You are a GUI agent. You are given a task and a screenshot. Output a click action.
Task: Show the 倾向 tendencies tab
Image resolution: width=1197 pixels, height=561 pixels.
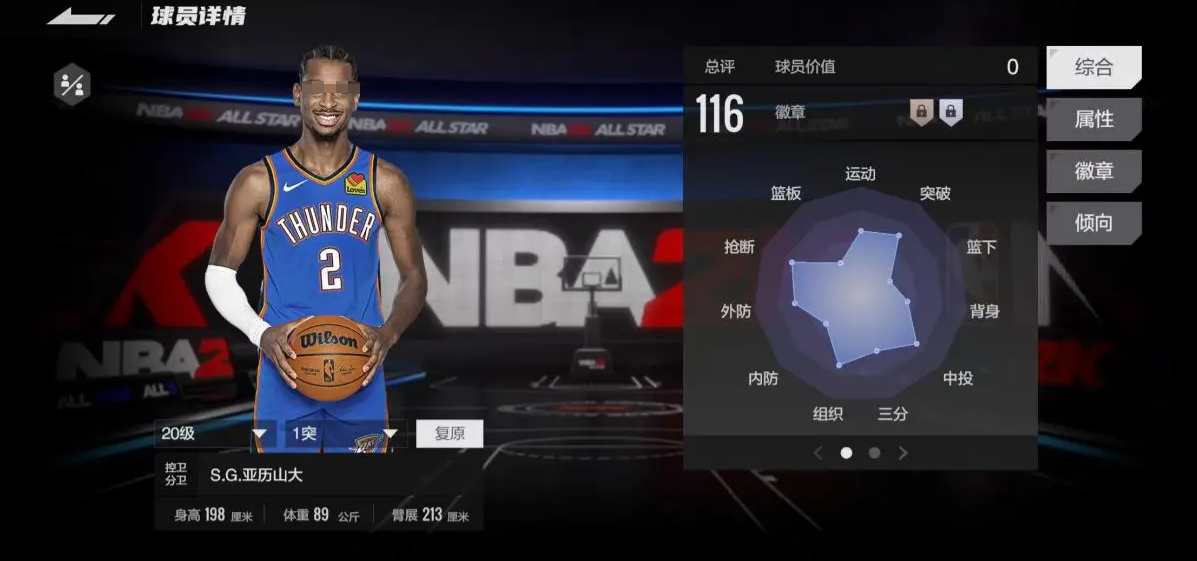click(x=1093, y=223)
